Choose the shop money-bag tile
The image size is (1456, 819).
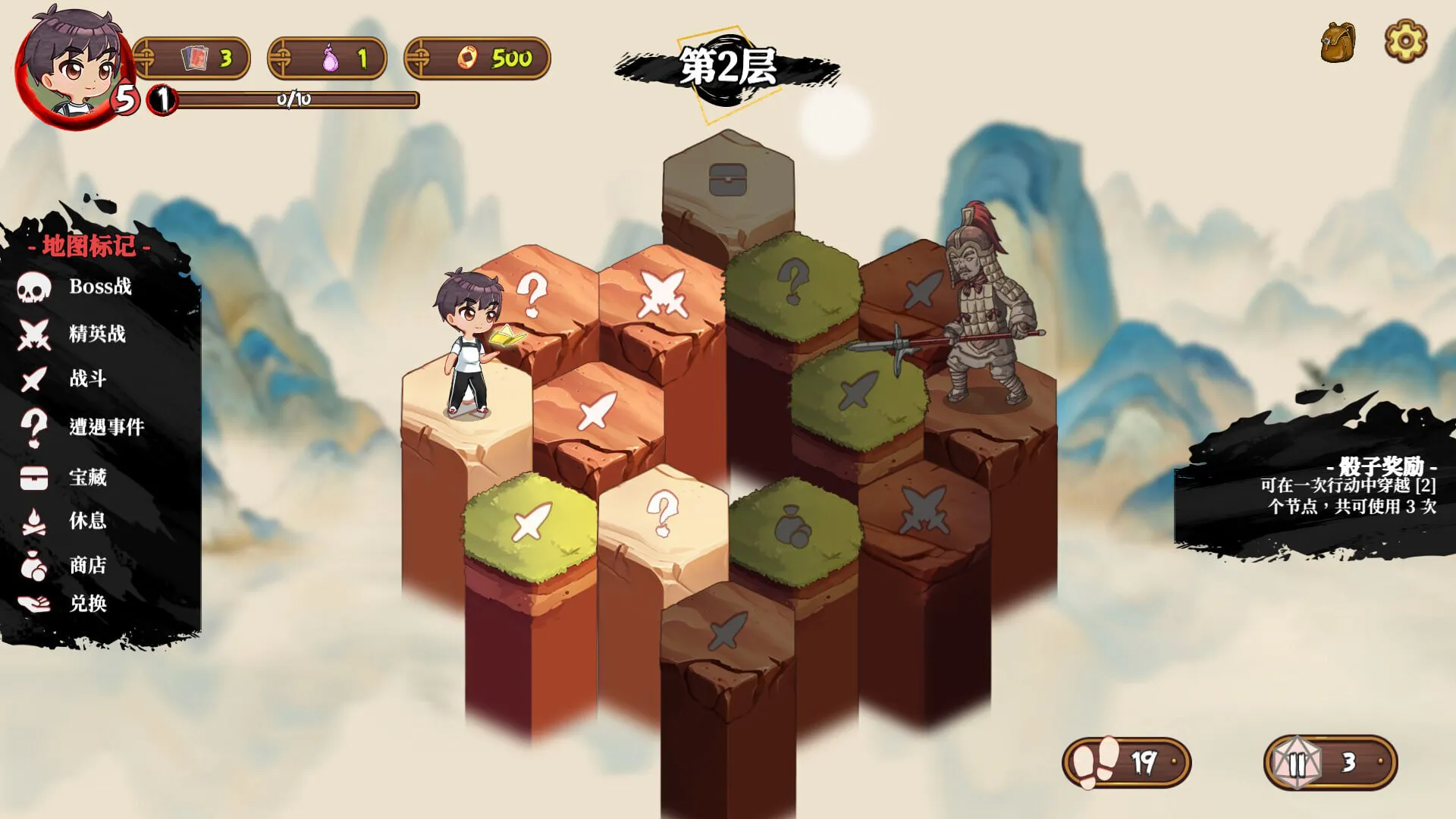[x=793, y=526]
